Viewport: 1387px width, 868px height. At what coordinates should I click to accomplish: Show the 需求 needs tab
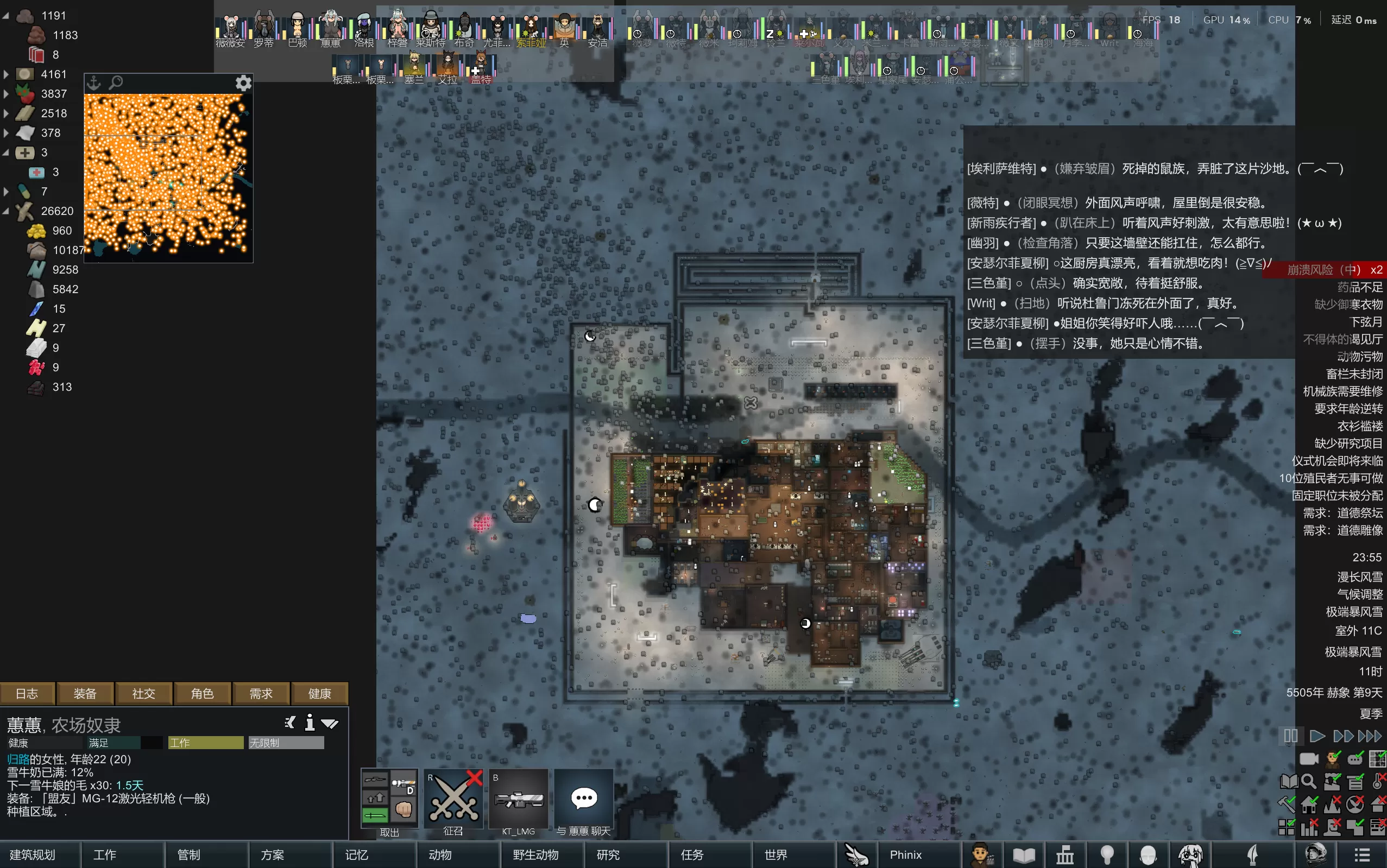click(x=261, y=694)
